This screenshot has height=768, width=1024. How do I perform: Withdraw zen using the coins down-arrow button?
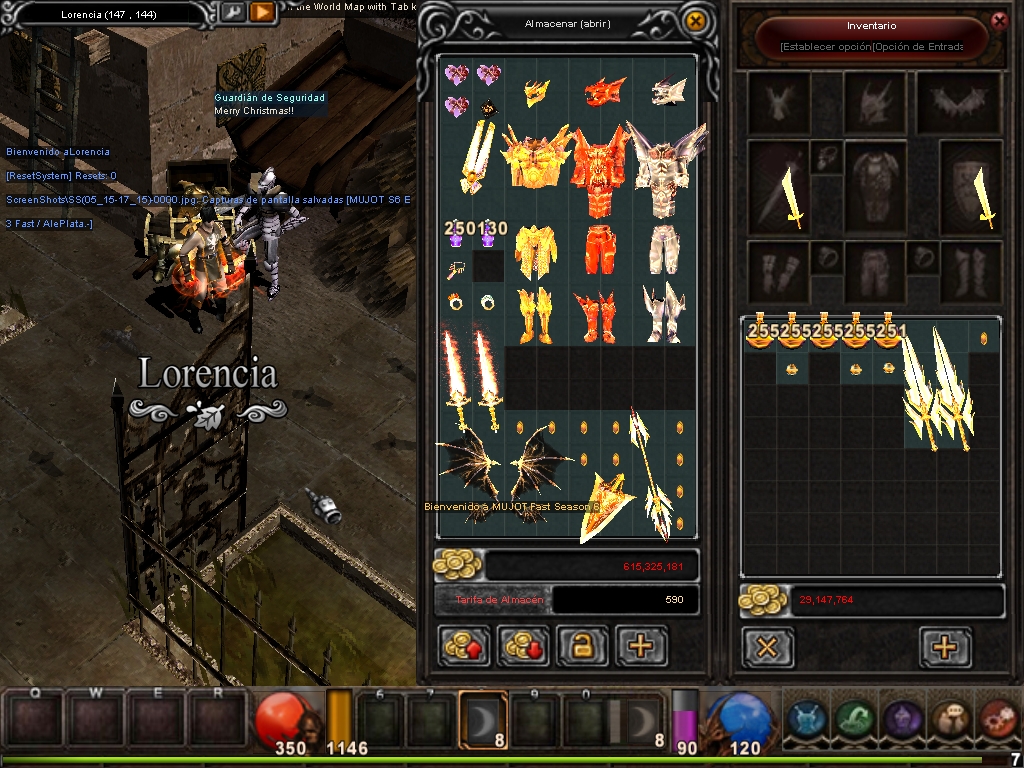click(523, 646)
